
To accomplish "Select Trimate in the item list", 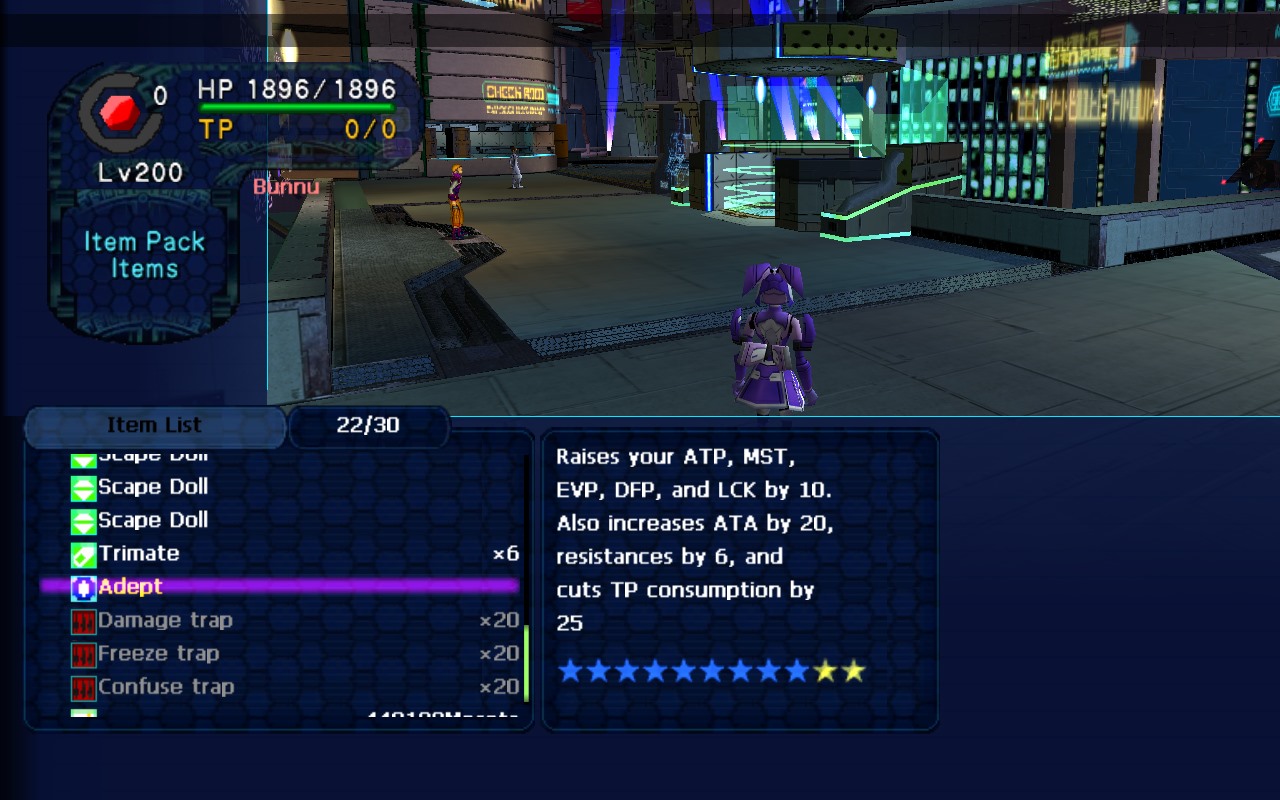I will (x=139, y=554).
